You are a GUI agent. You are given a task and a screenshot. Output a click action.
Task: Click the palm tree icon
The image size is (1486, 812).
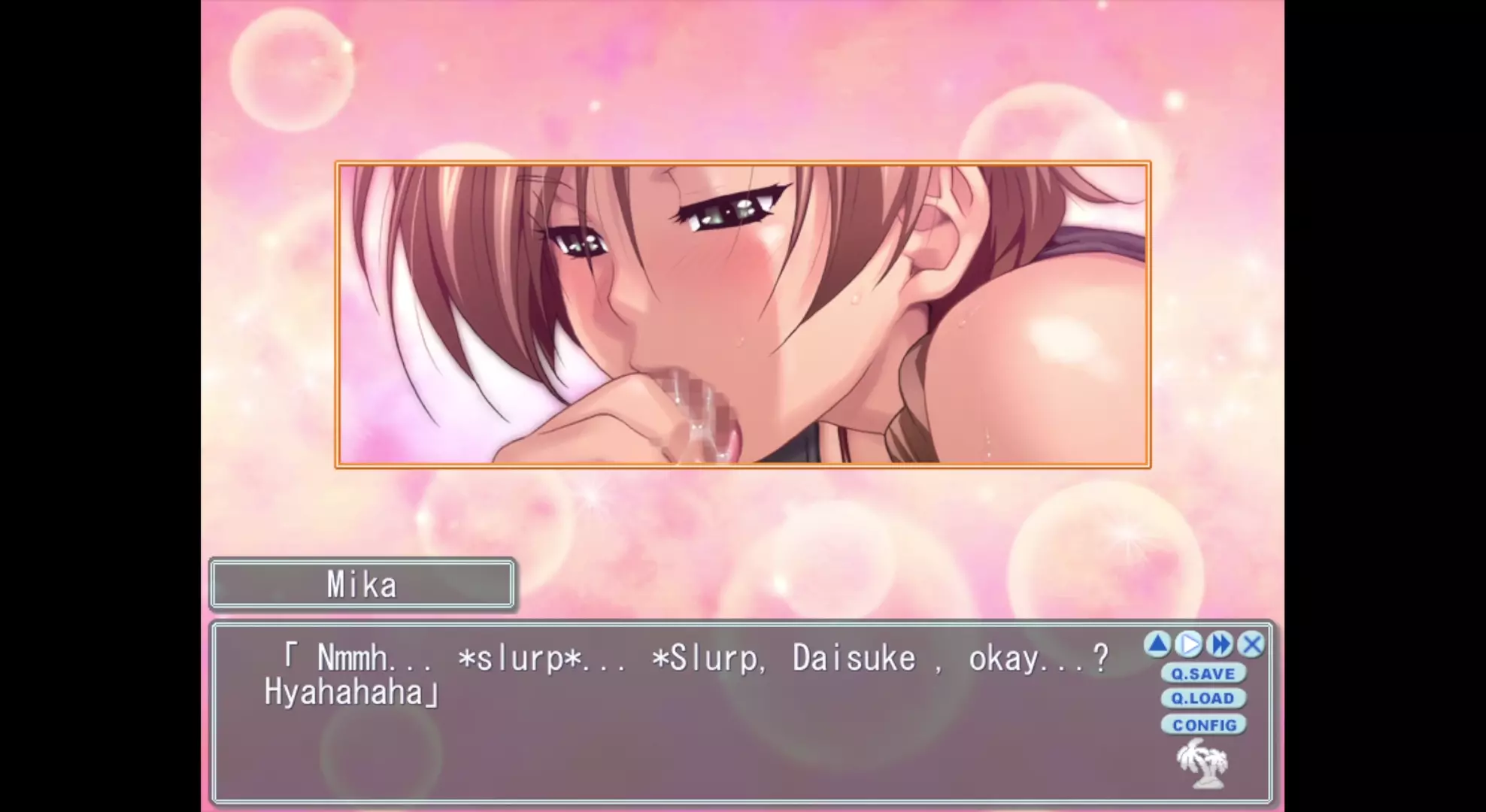pyautogui.click(x=1202, y=763)
